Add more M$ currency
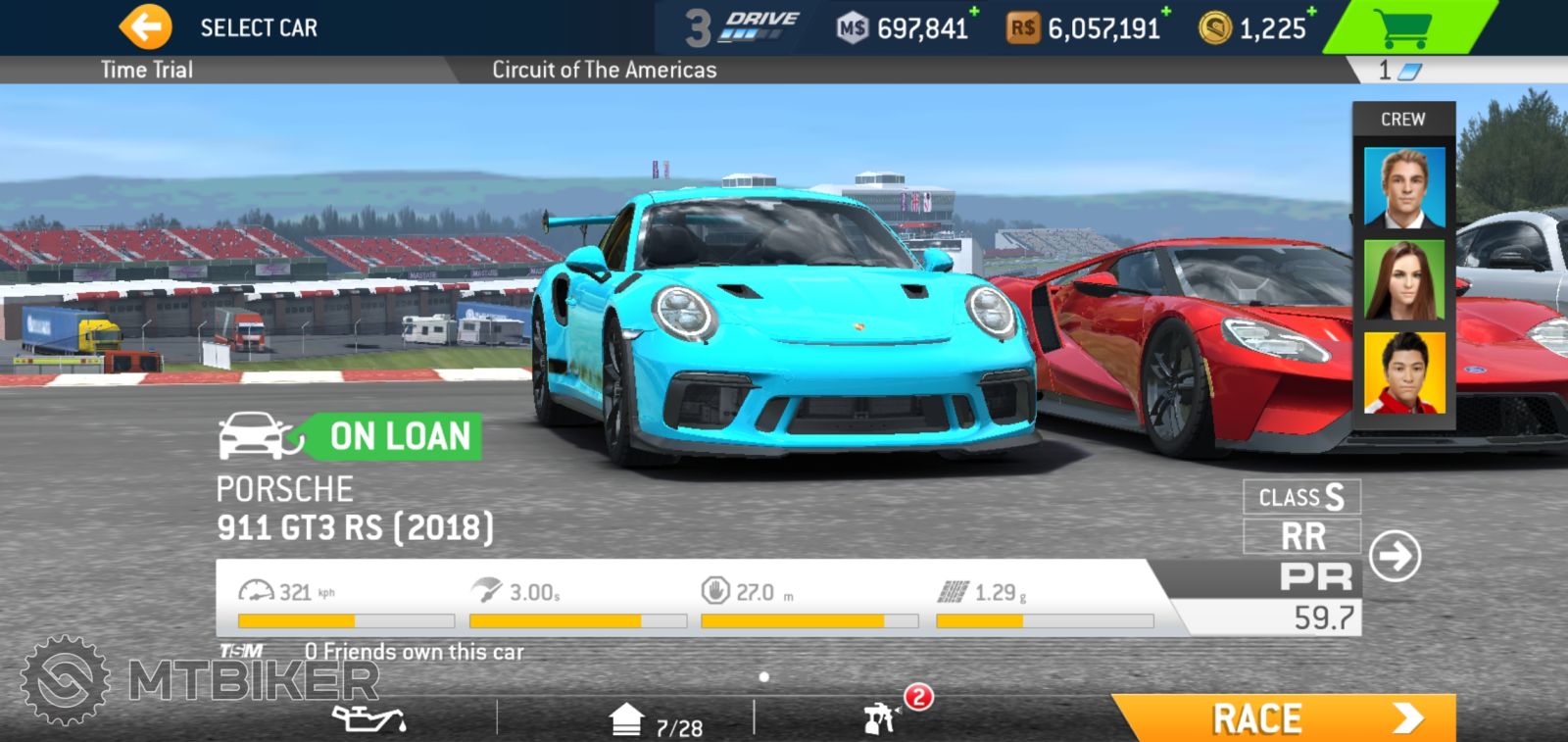The width and height of the screenshot is (1568, 742). coord(974,12)
